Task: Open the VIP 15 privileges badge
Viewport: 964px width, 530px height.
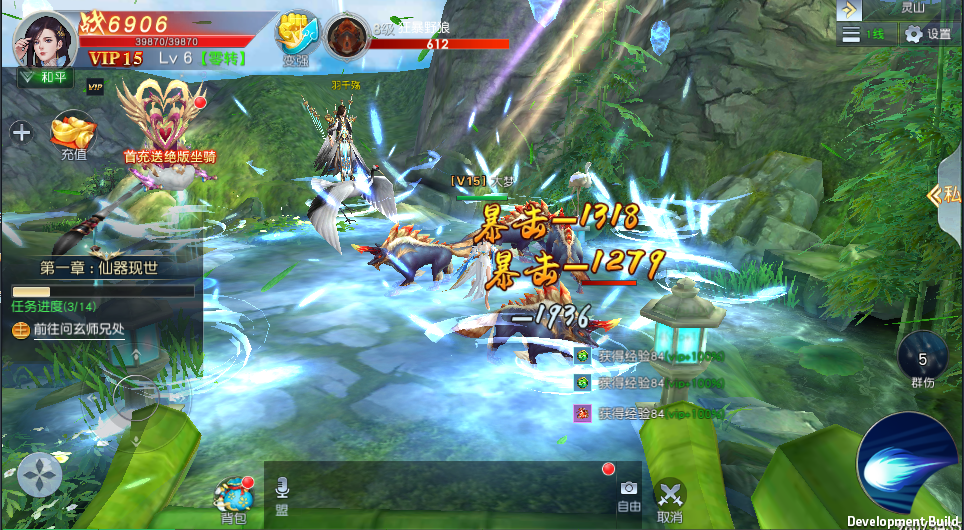Action: pos(115,59)
